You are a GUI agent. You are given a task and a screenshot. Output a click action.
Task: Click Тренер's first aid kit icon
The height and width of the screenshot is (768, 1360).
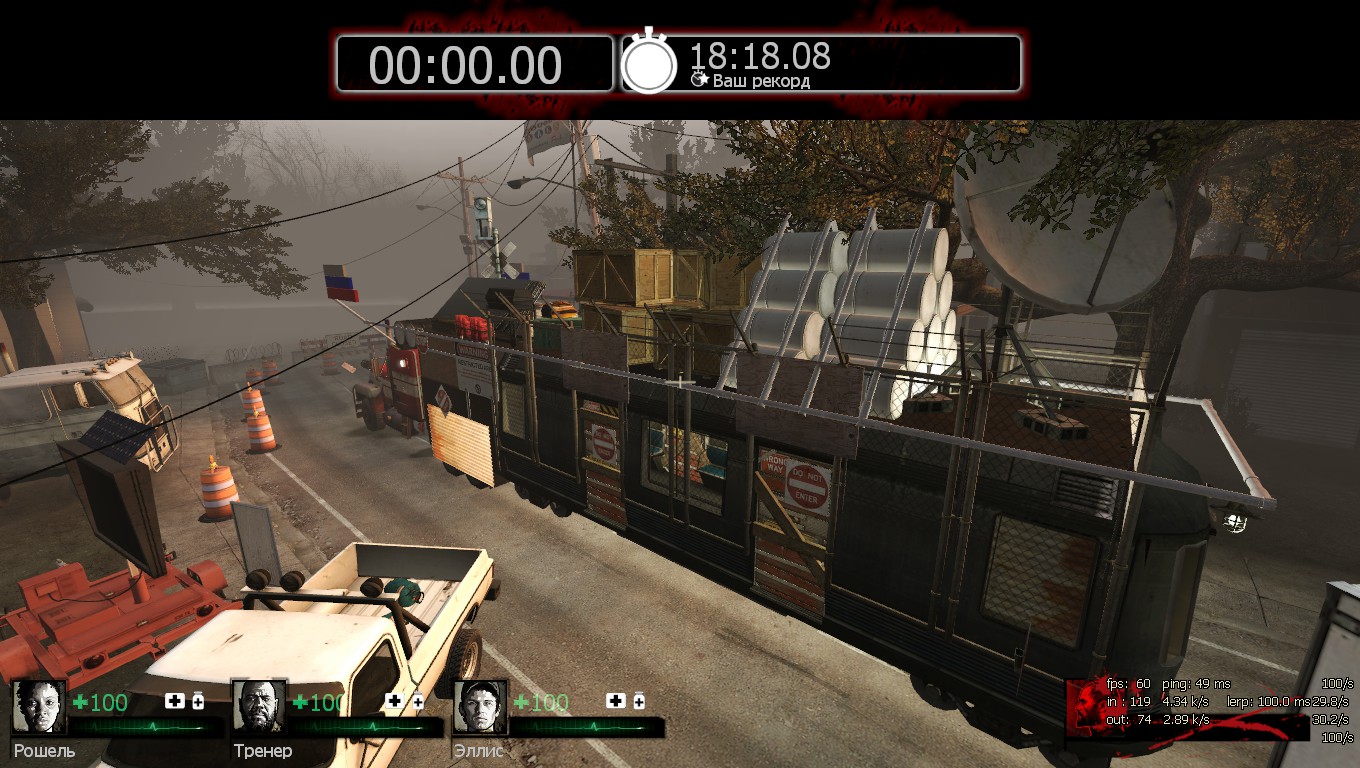pyautogui.click(x=395, y=701)
